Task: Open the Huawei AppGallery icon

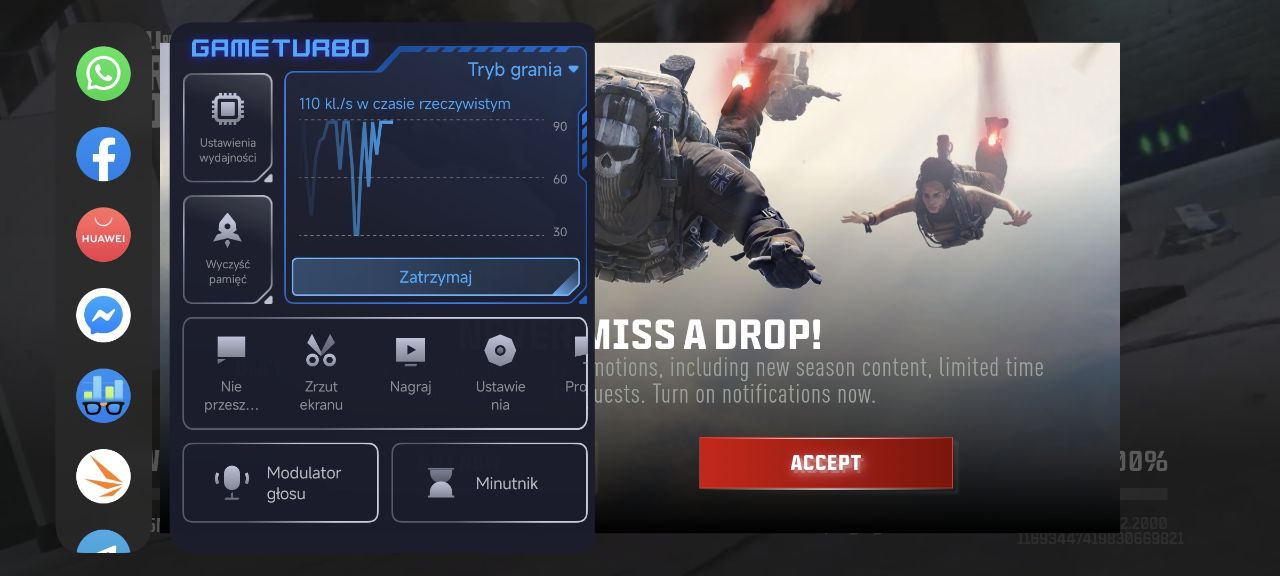Action: (103, 235)
